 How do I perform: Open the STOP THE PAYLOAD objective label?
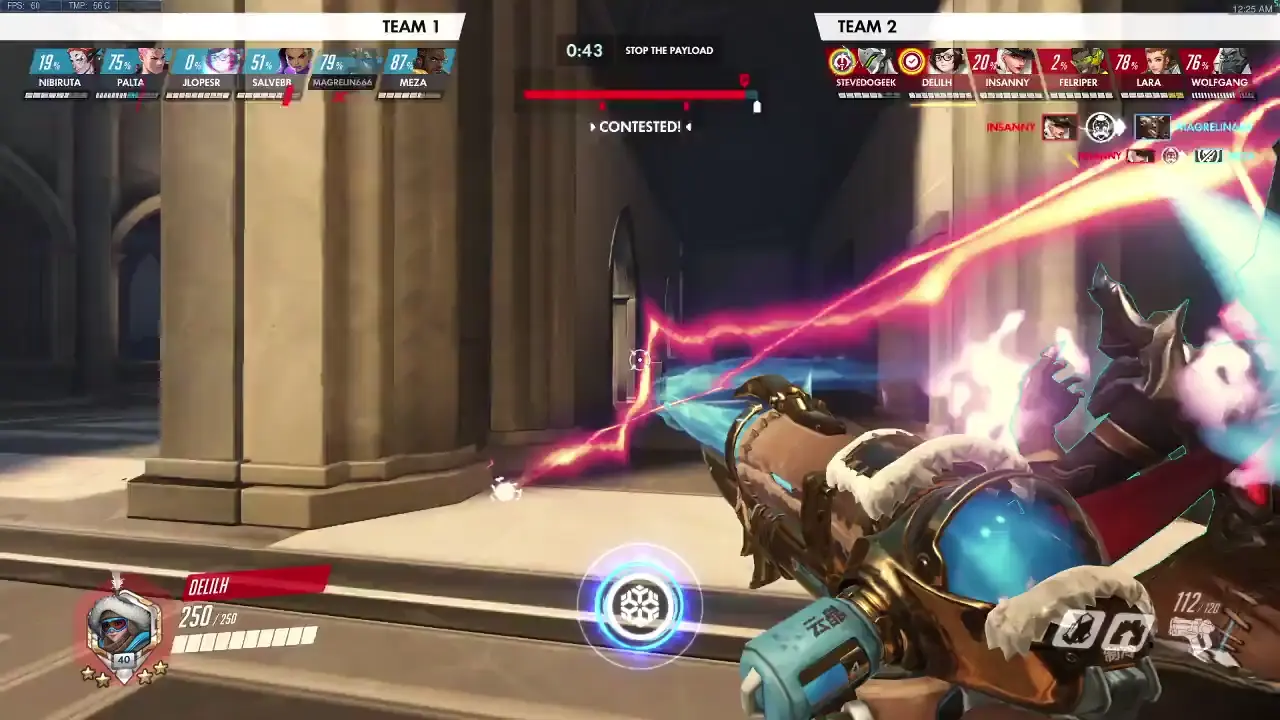668,50
